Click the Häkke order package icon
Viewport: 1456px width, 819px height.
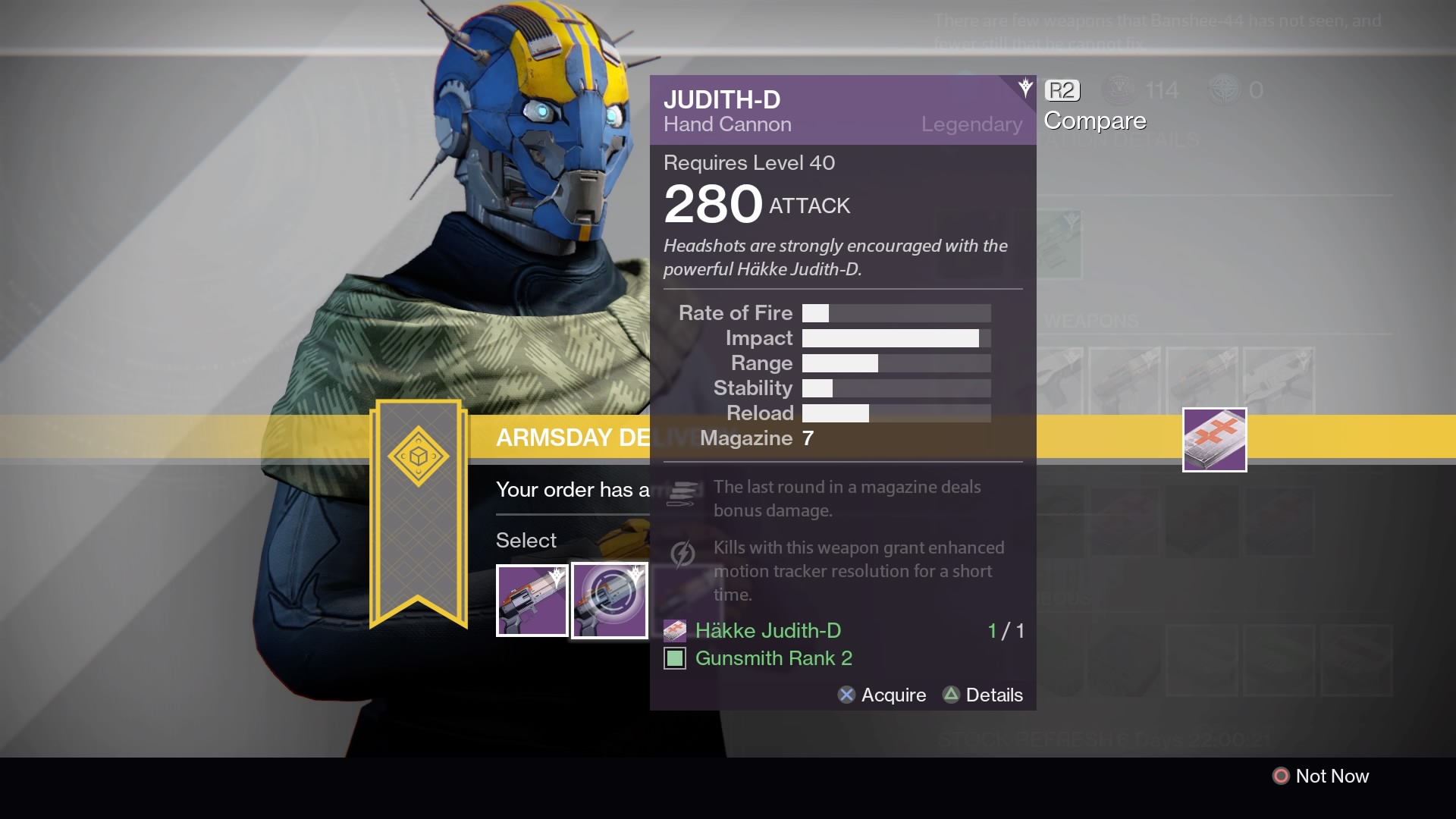pos(1214,440)
